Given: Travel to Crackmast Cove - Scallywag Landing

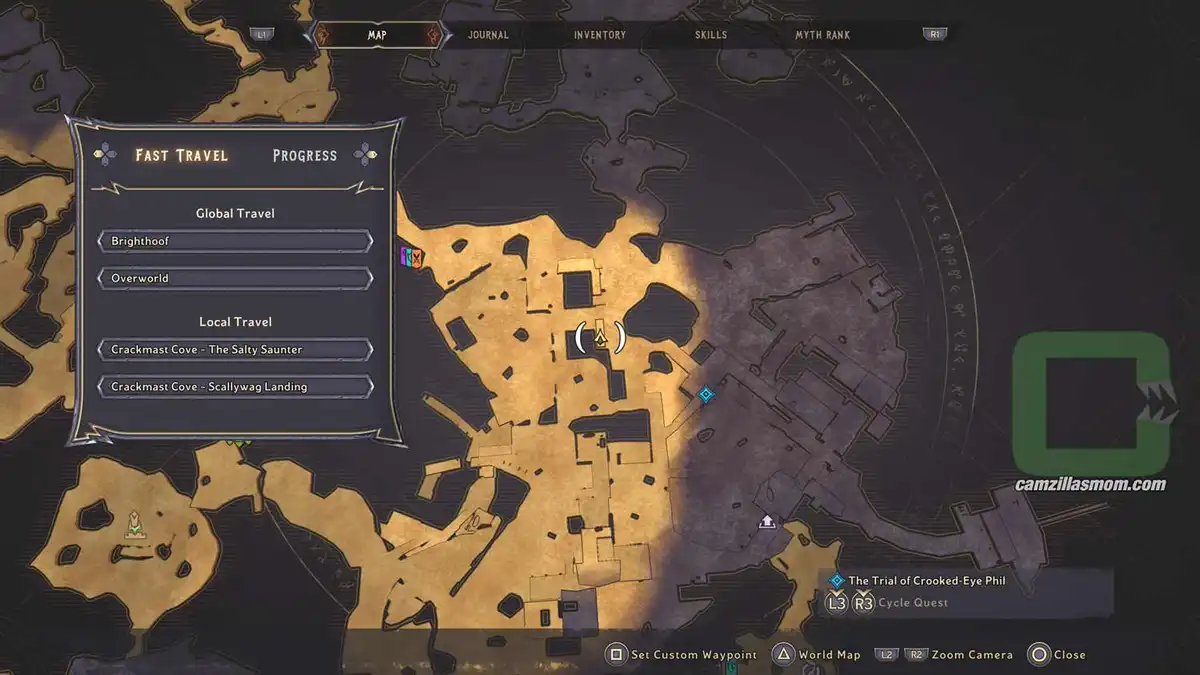Looking at the screenshot, I should (x=236, y=387).
